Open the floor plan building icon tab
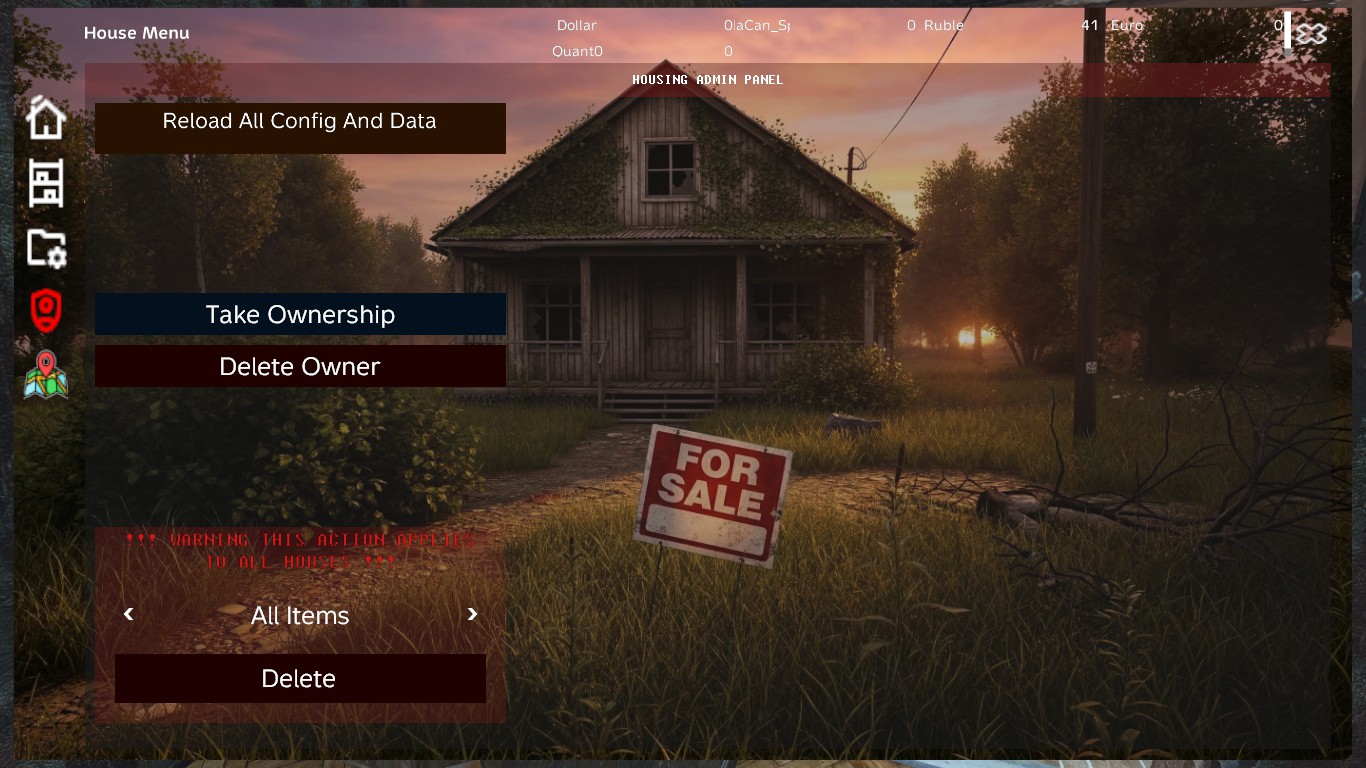 click(46, 183)
